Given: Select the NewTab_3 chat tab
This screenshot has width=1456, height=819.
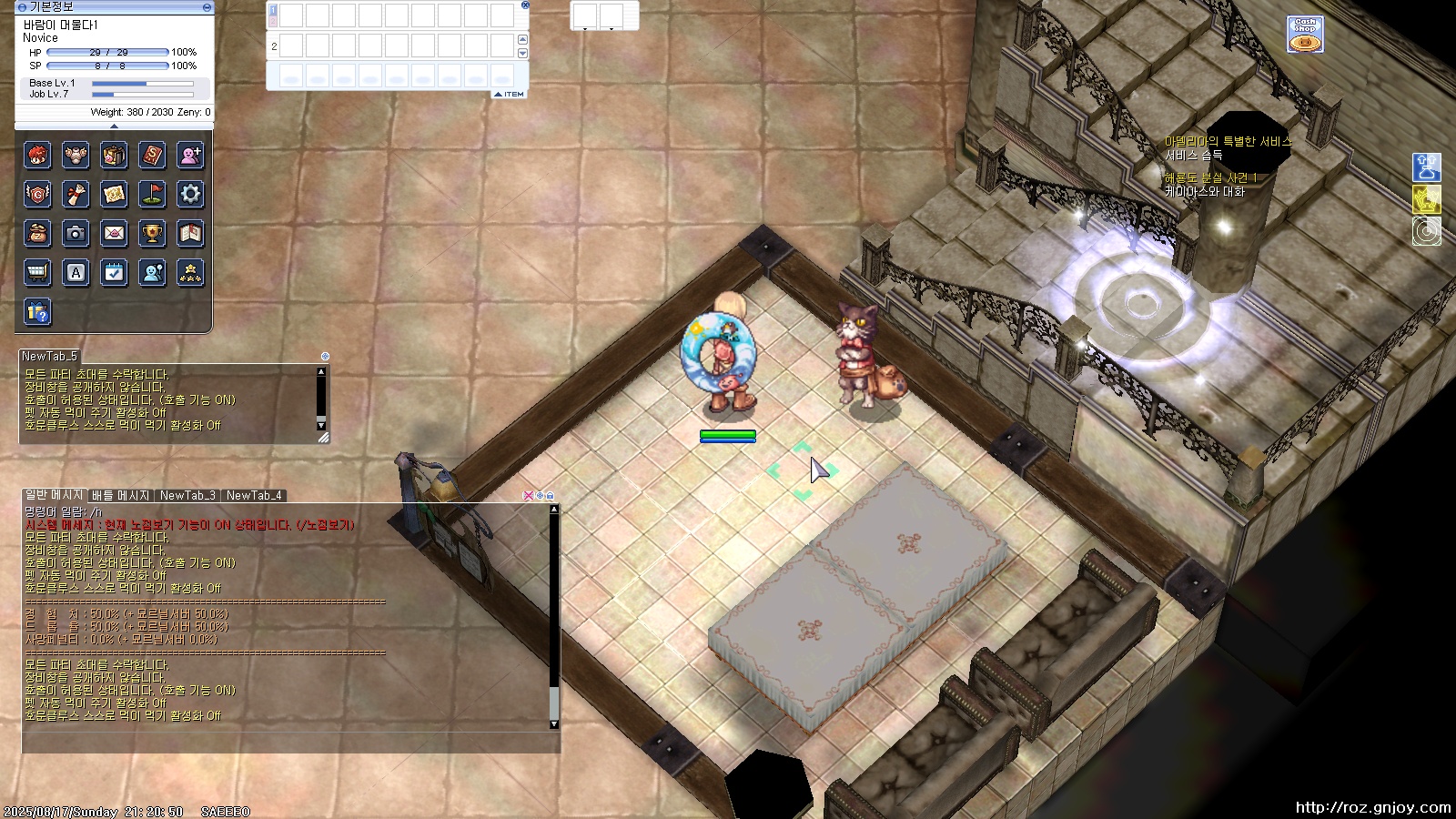Looking at the screenshot, I should click(187, 496).
